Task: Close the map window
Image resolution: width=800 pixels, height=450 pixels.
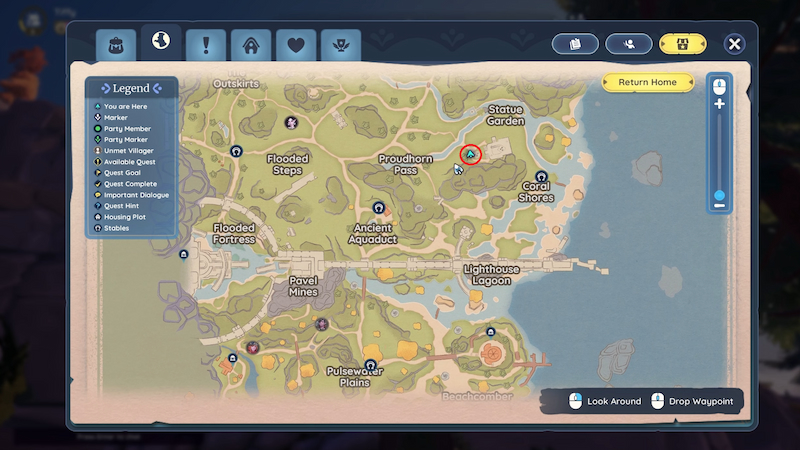Action: click(x=735, y=44)
